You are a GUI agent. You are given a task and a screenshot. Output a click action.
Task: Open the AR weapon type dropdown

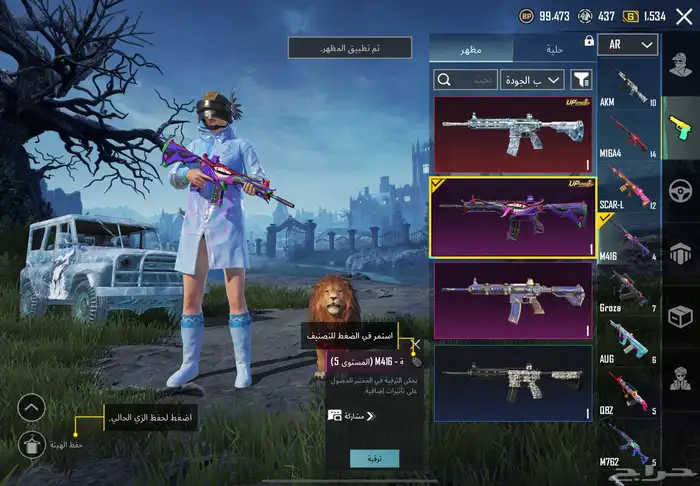coord(628,45)
